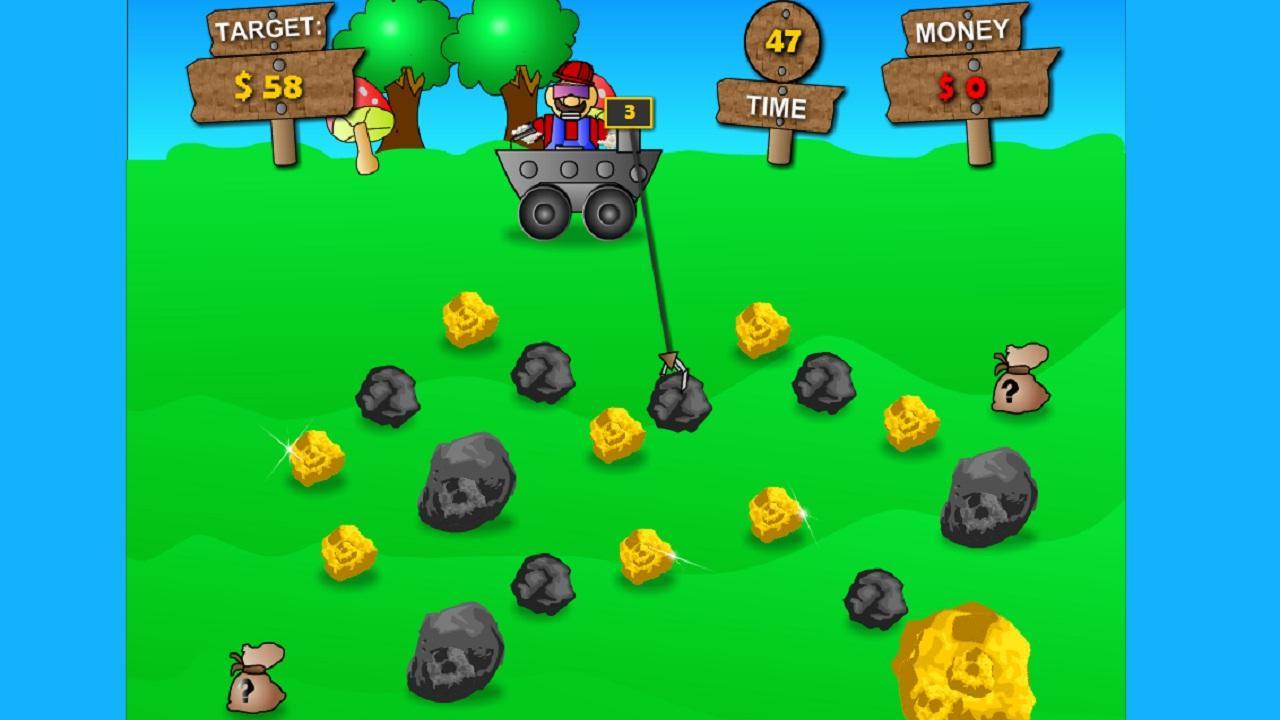Click the level 3 flag on the cart
This screenshot has width=1280, height=720.
click(627, 112)
